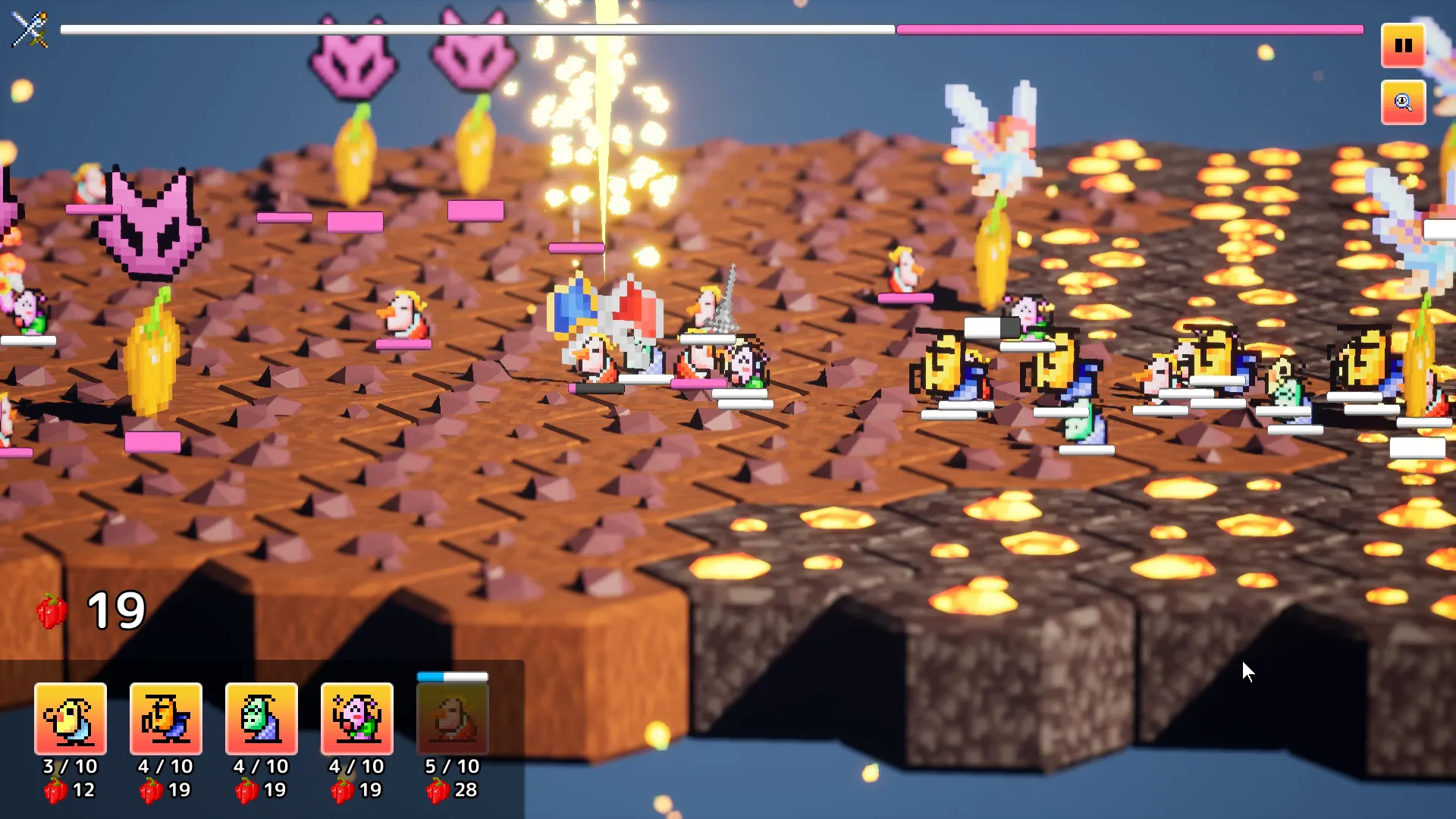Spawn the pink flower-haired unit

pyautogui.click(x=357, y=719)
